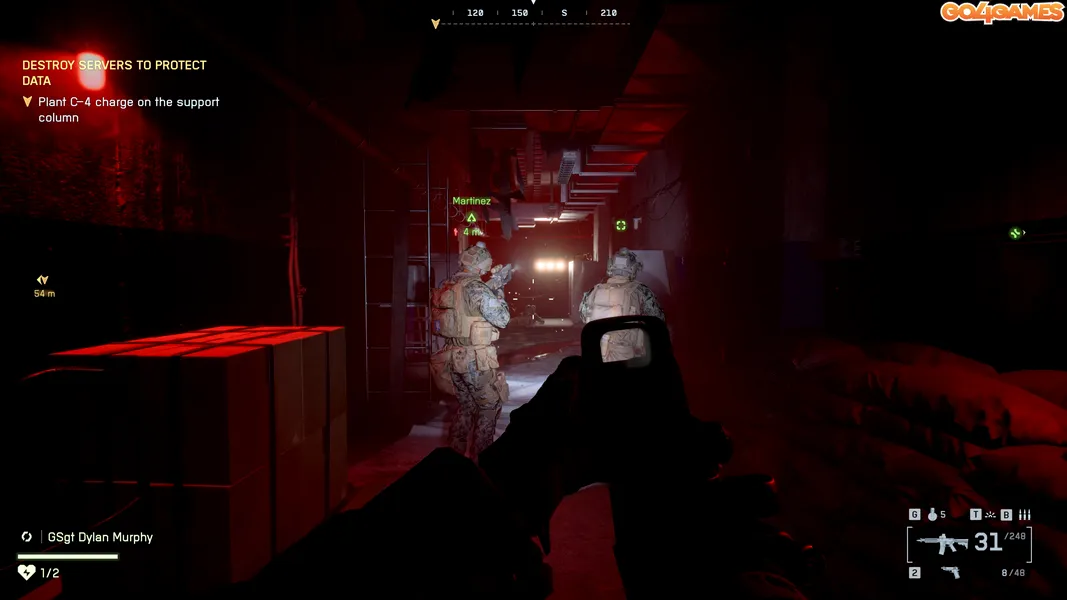The height and width of the screenshot is (600, 1067).
Task: Click the heart defibrillator revive icon
Action: coord(27,572)
